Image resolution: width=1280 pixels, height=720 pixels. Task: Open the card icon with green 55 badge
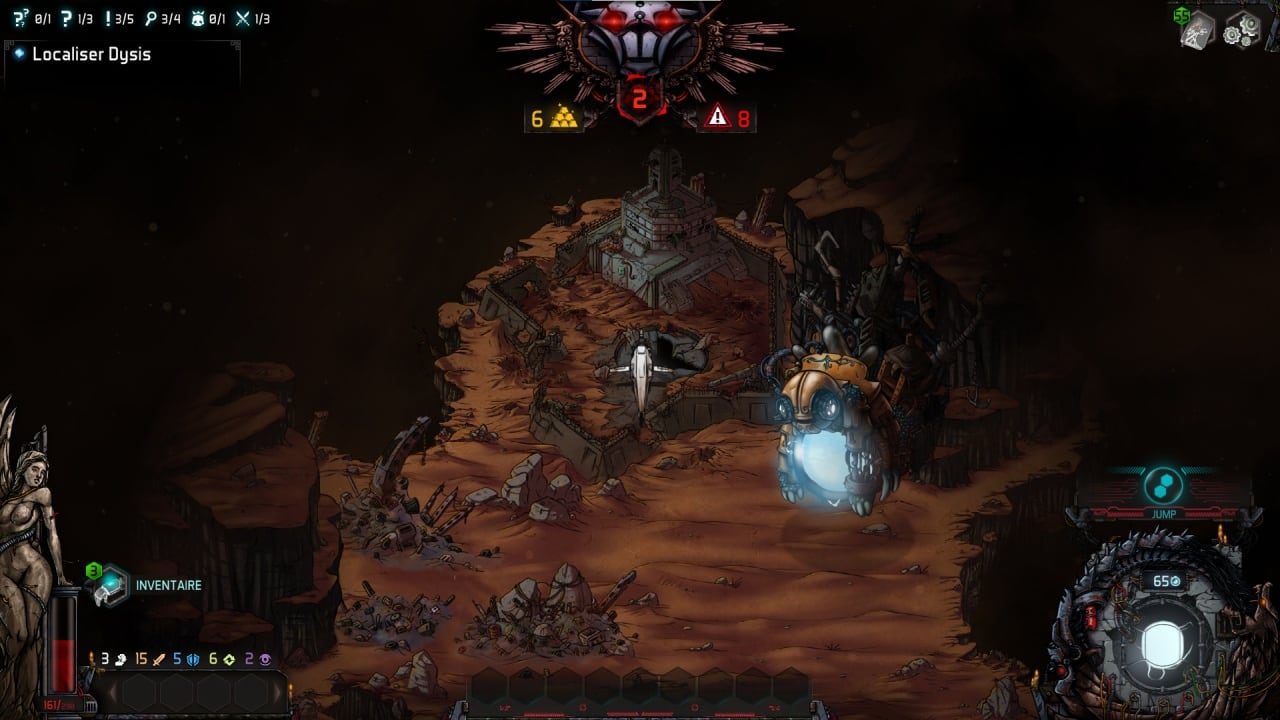[x=1197, y=30]
